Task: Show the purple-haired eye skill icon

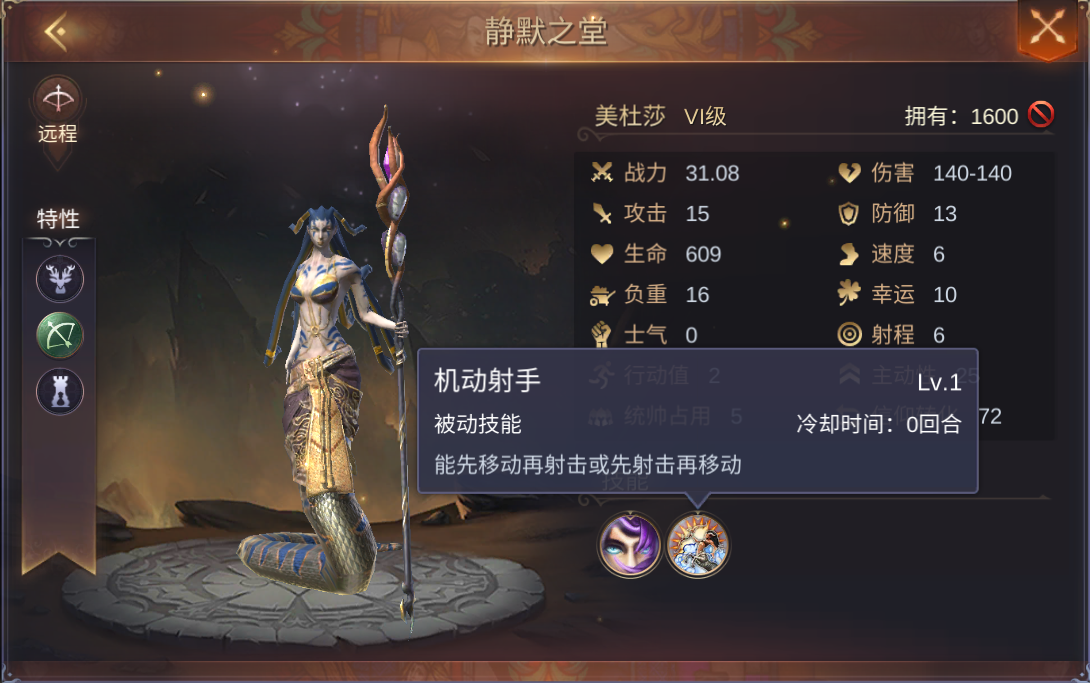Action: pos(629,545)
